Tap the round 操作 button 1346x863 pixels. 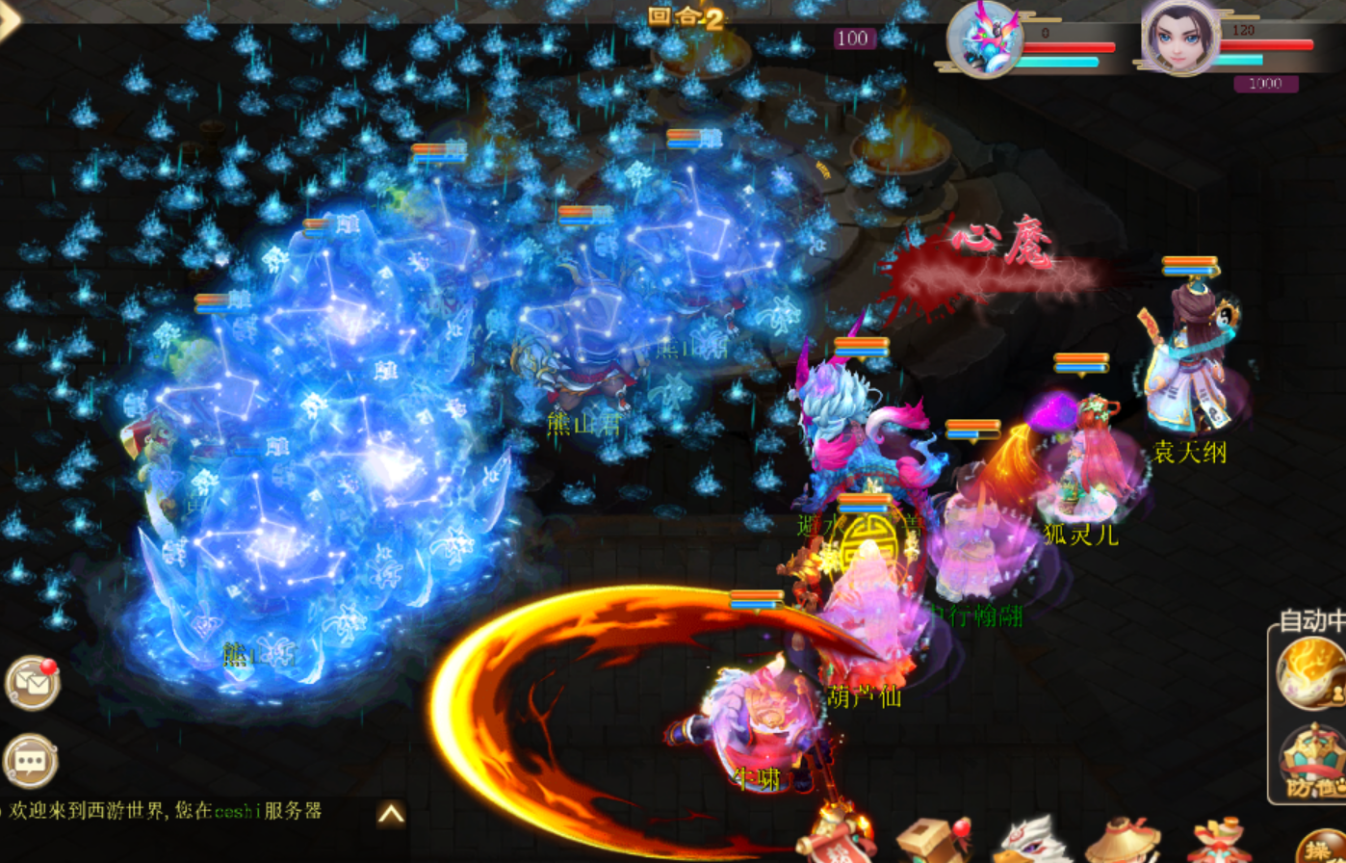click(x=1322, y=848)
